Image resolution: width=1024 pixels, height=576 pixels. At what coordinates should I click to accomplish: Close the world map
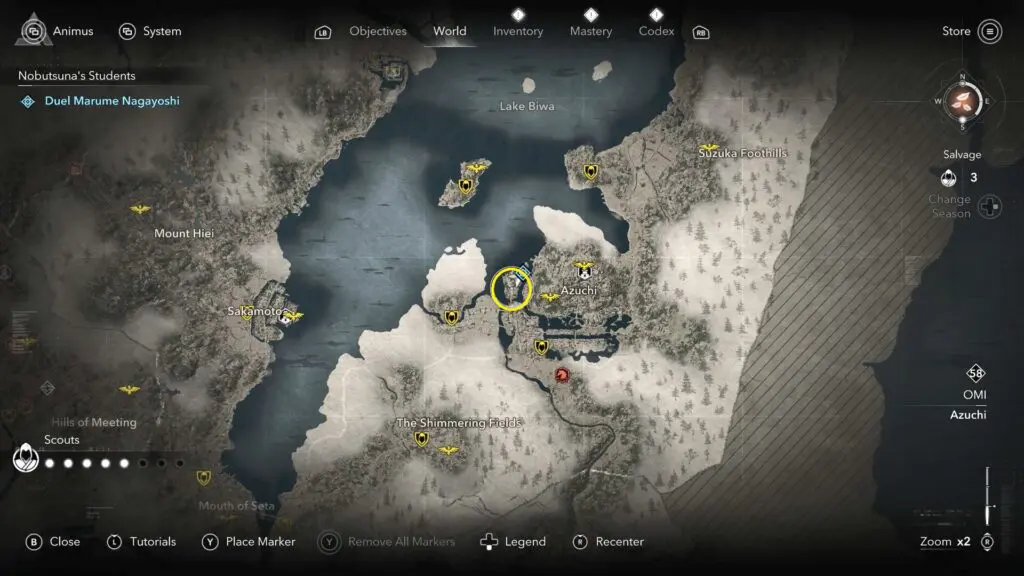point(53,541)
